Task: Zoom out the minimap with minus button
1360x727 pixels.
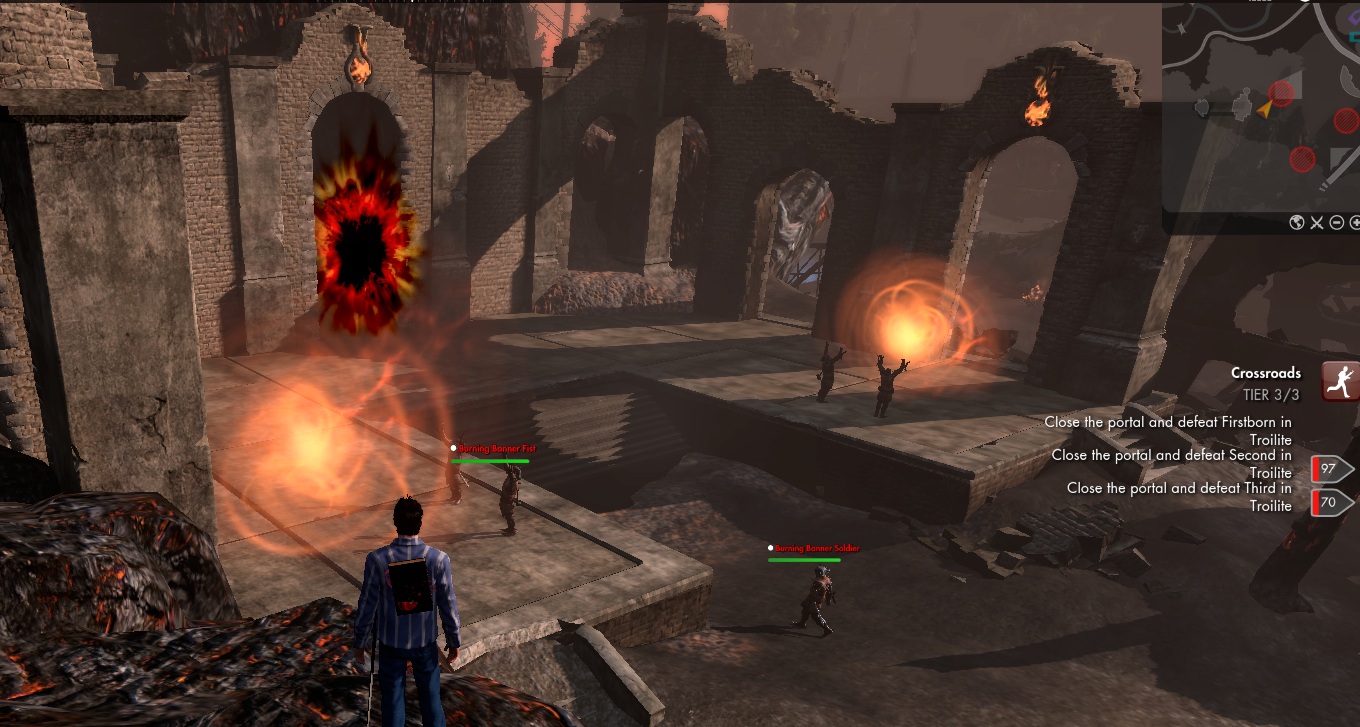Action: [x=1337, y=223]
